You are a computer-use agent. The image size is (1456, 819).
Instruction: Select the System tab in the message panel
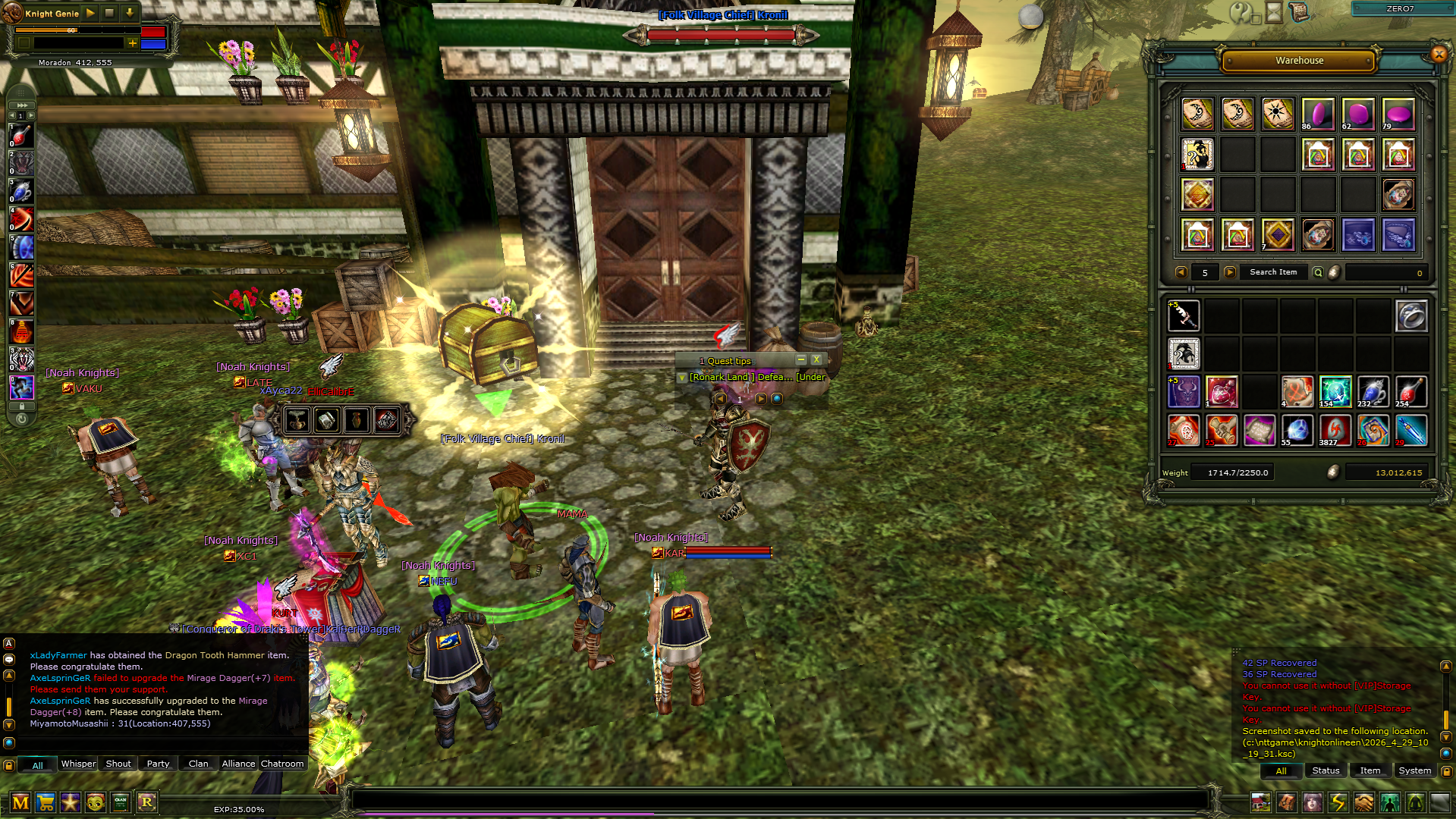pyautogui.click(x=1414, y=770)
